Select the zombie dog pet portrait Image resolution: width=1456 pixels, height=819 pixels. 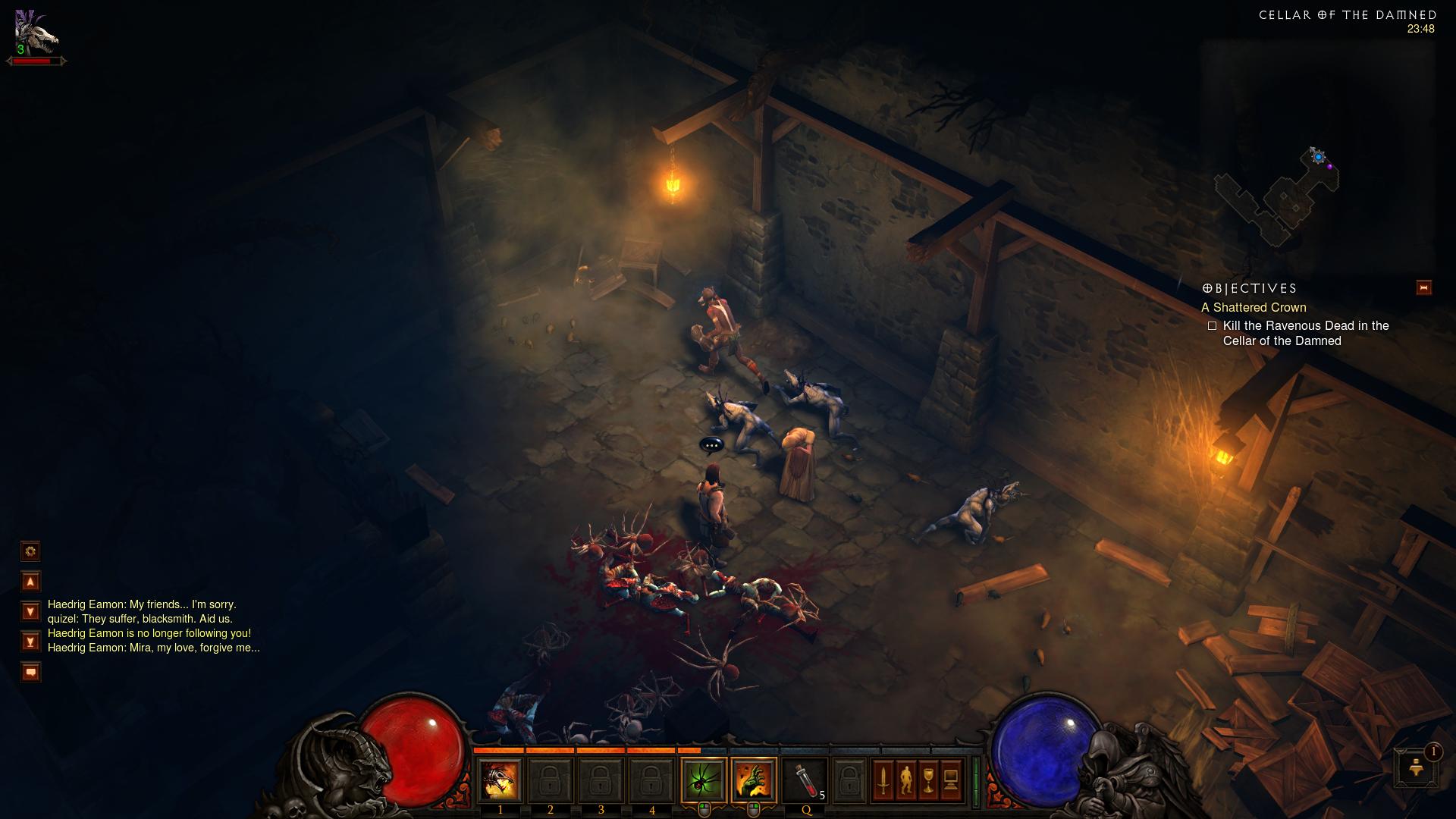[x=36, y=34]
